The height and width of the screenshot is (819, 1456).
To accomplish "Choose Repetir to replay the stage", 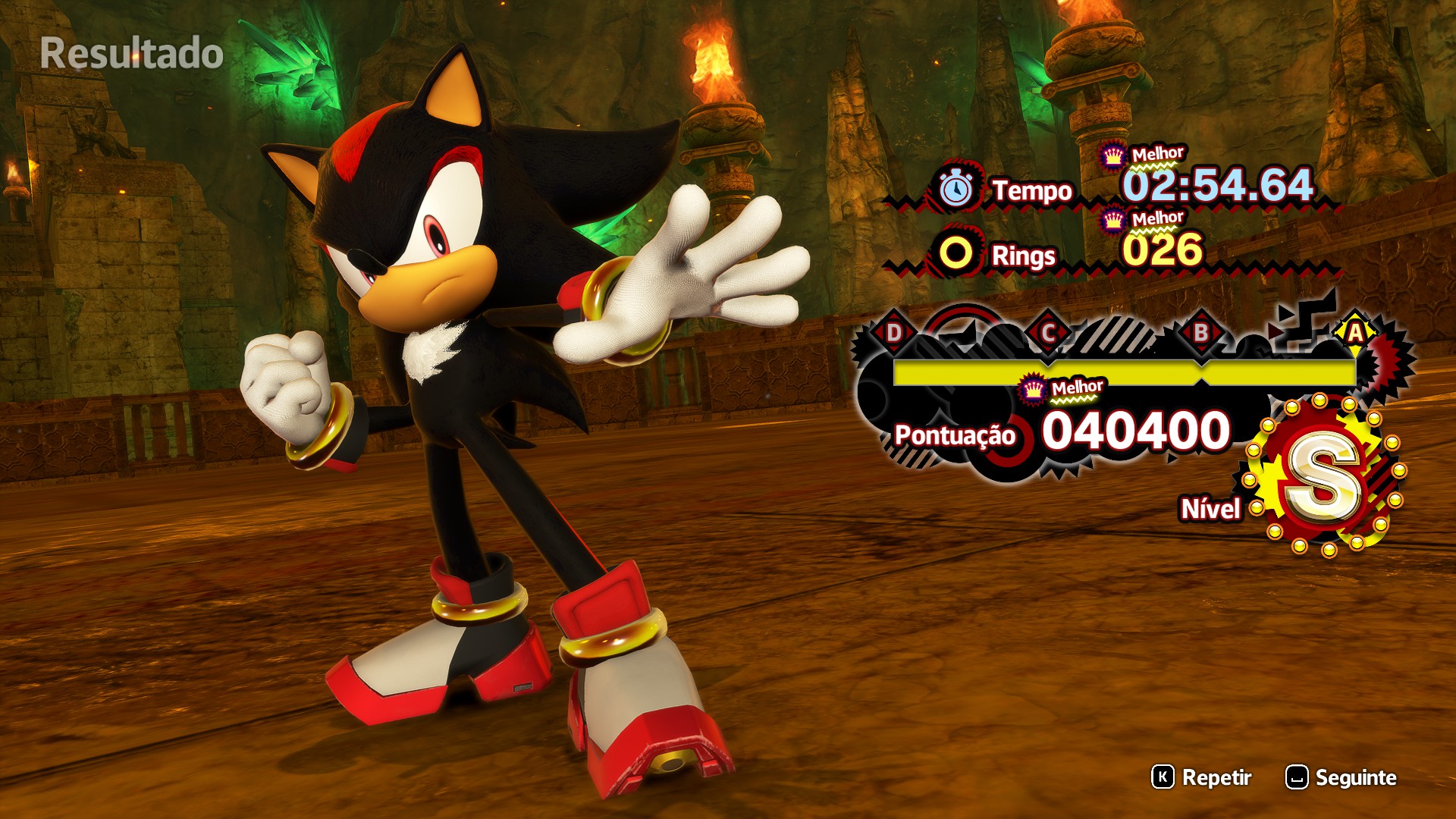I will [x=1203, y=777].
